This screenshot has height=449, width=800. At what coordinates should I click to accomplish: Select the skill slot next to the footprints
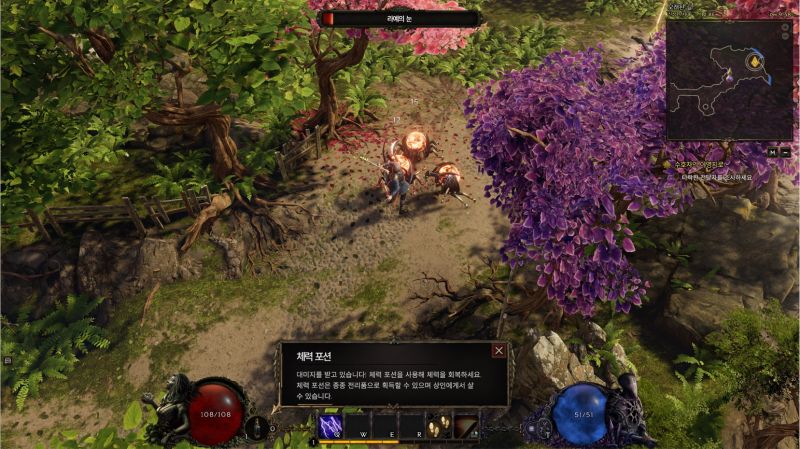[465, 425]
